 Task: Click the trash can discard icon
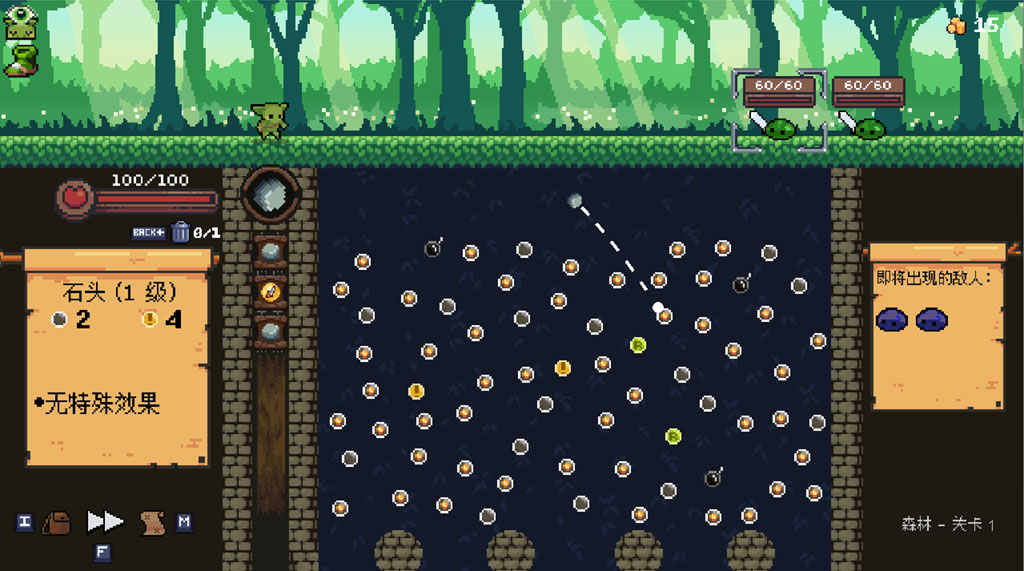(181, 233)
